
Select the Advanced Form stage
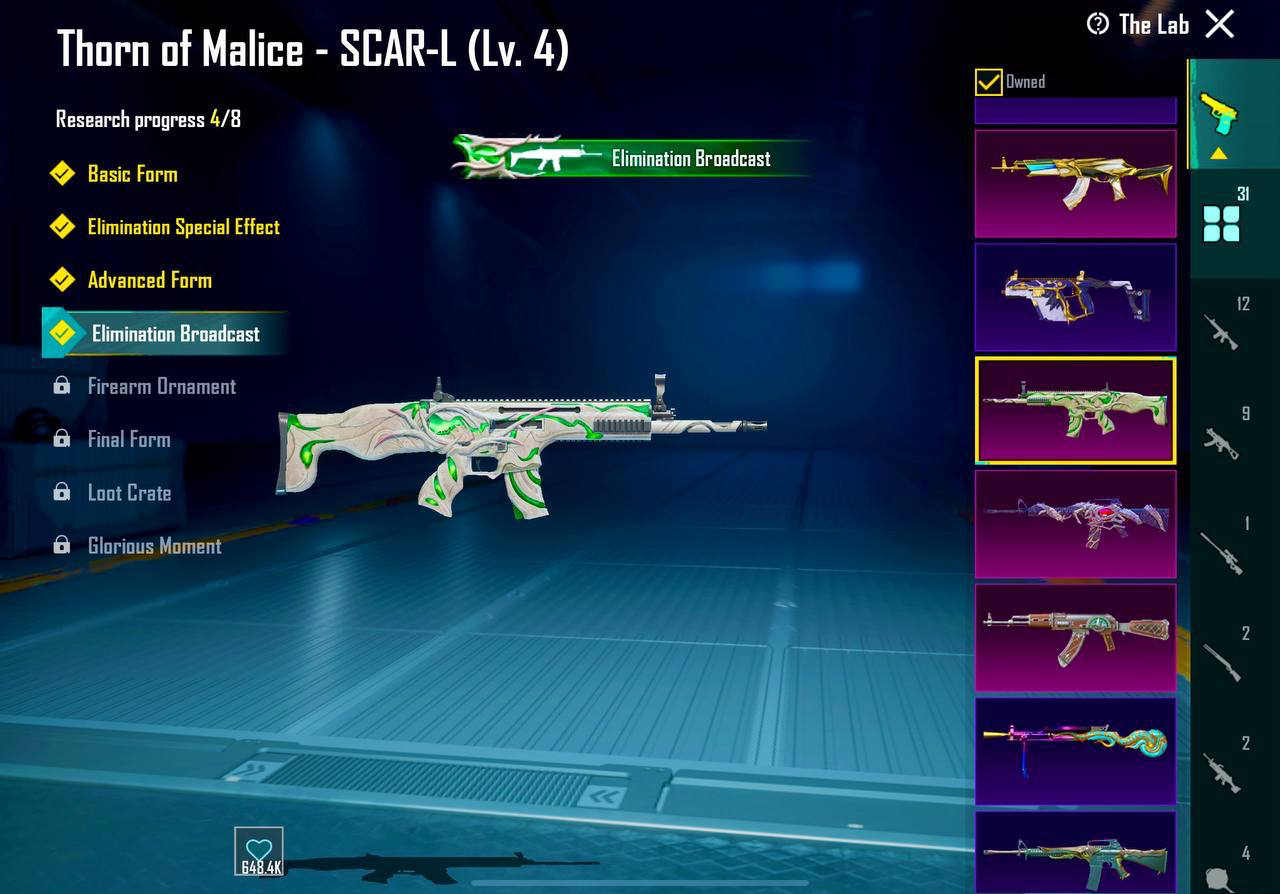[149, 280]
